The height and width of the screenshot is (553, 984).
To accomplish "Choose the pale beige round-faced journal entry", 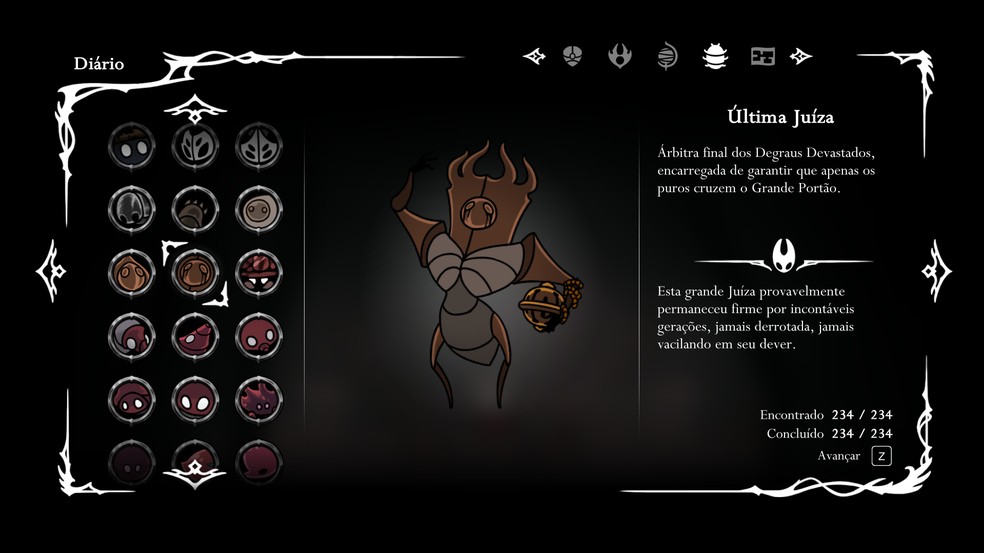I will (258, 208).
